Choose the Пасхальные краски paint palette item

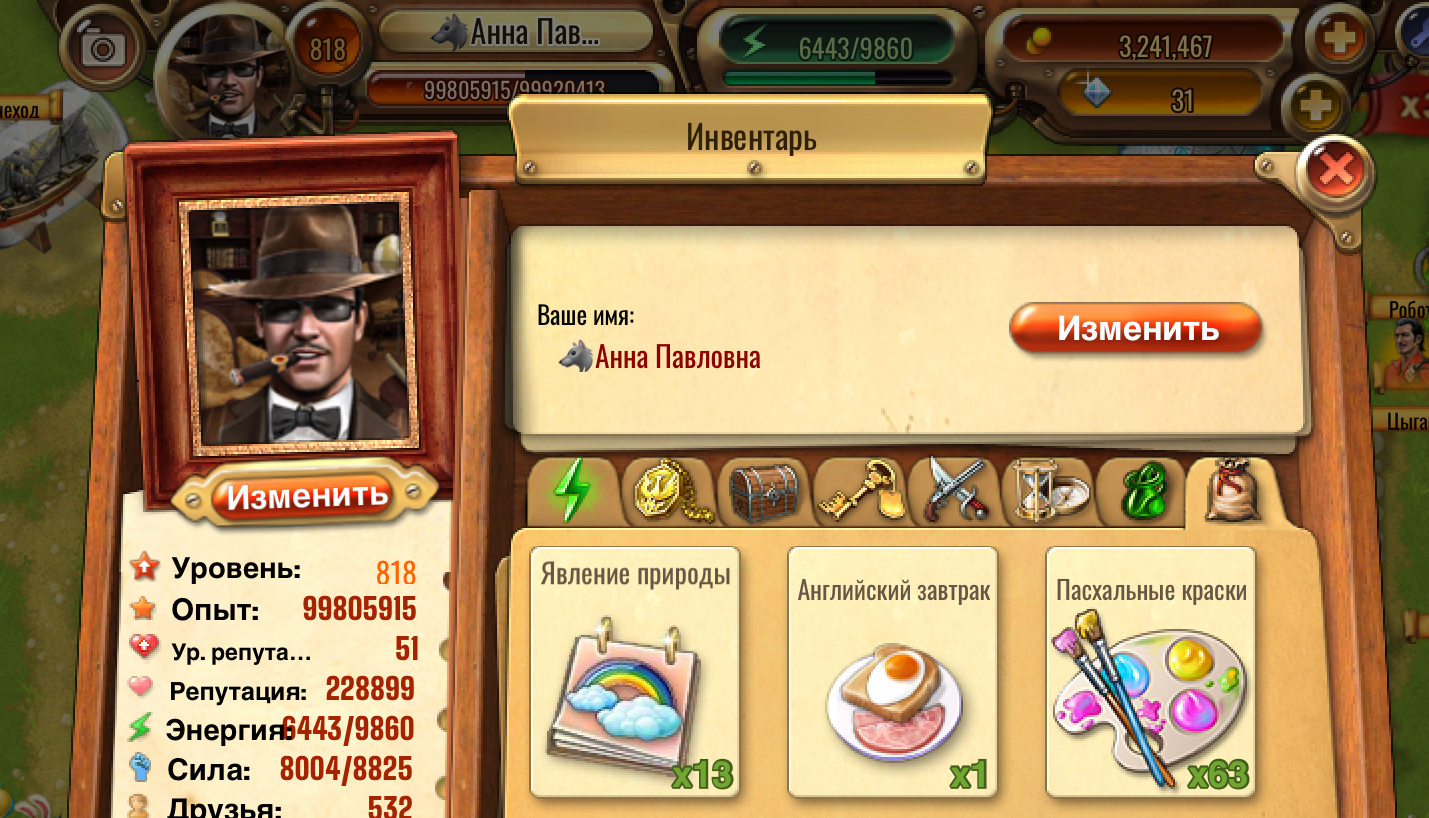[x=1150, y=672]
